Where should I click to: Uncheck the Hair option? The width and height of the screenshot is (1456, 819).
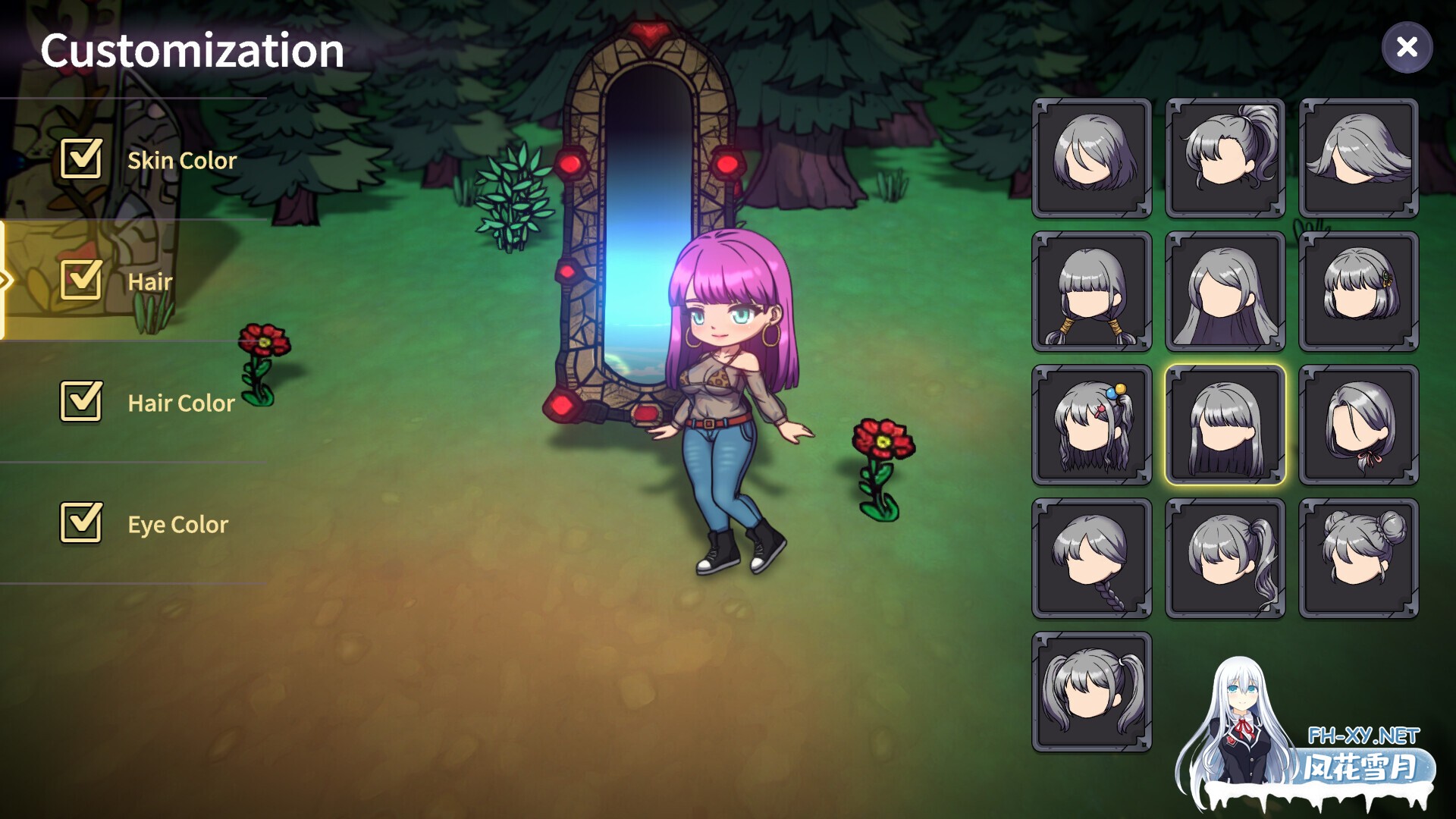pos(81,281)
